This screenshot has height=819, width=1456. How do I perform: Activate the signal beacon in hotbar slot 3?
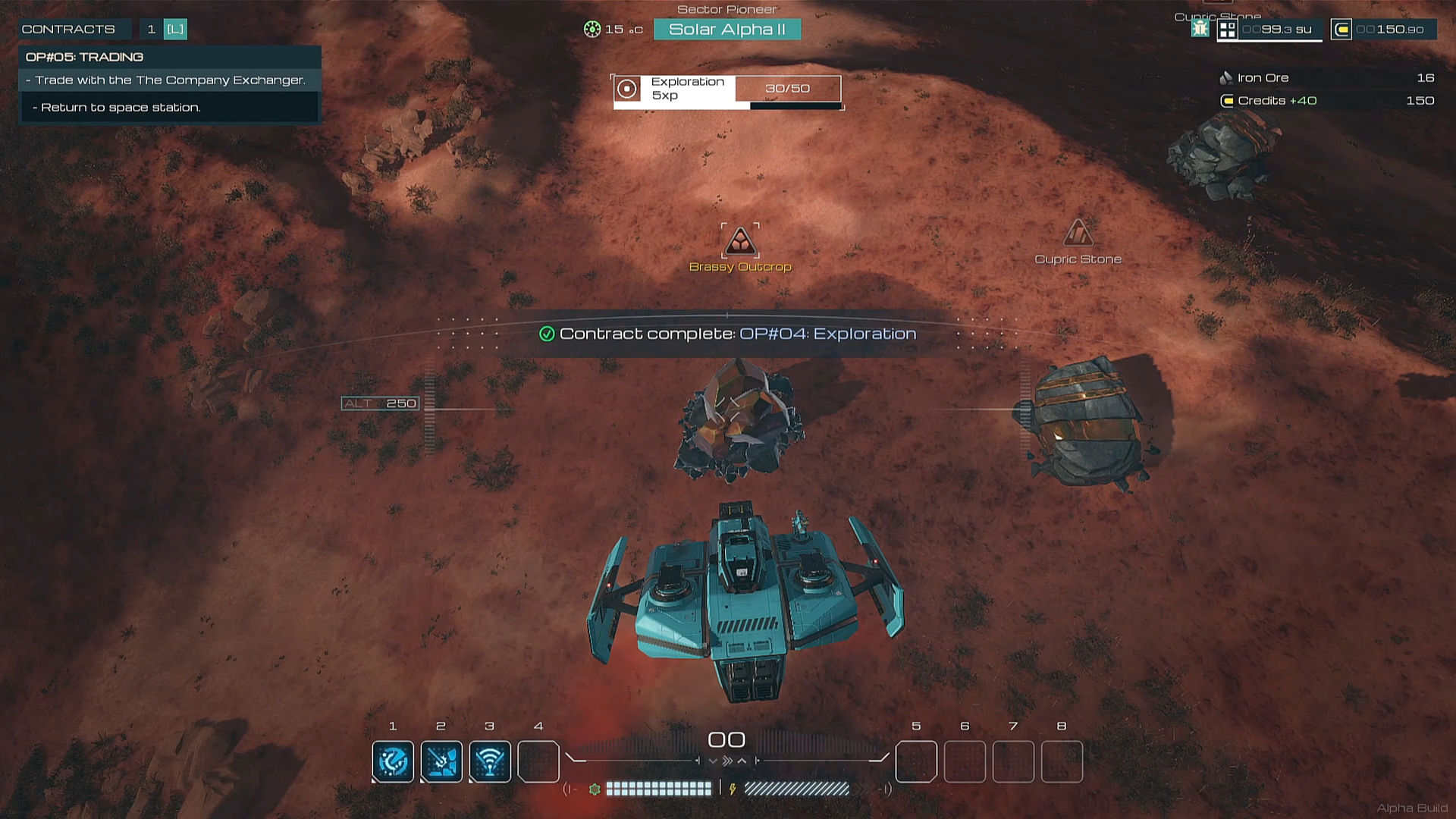pos(490,761)
